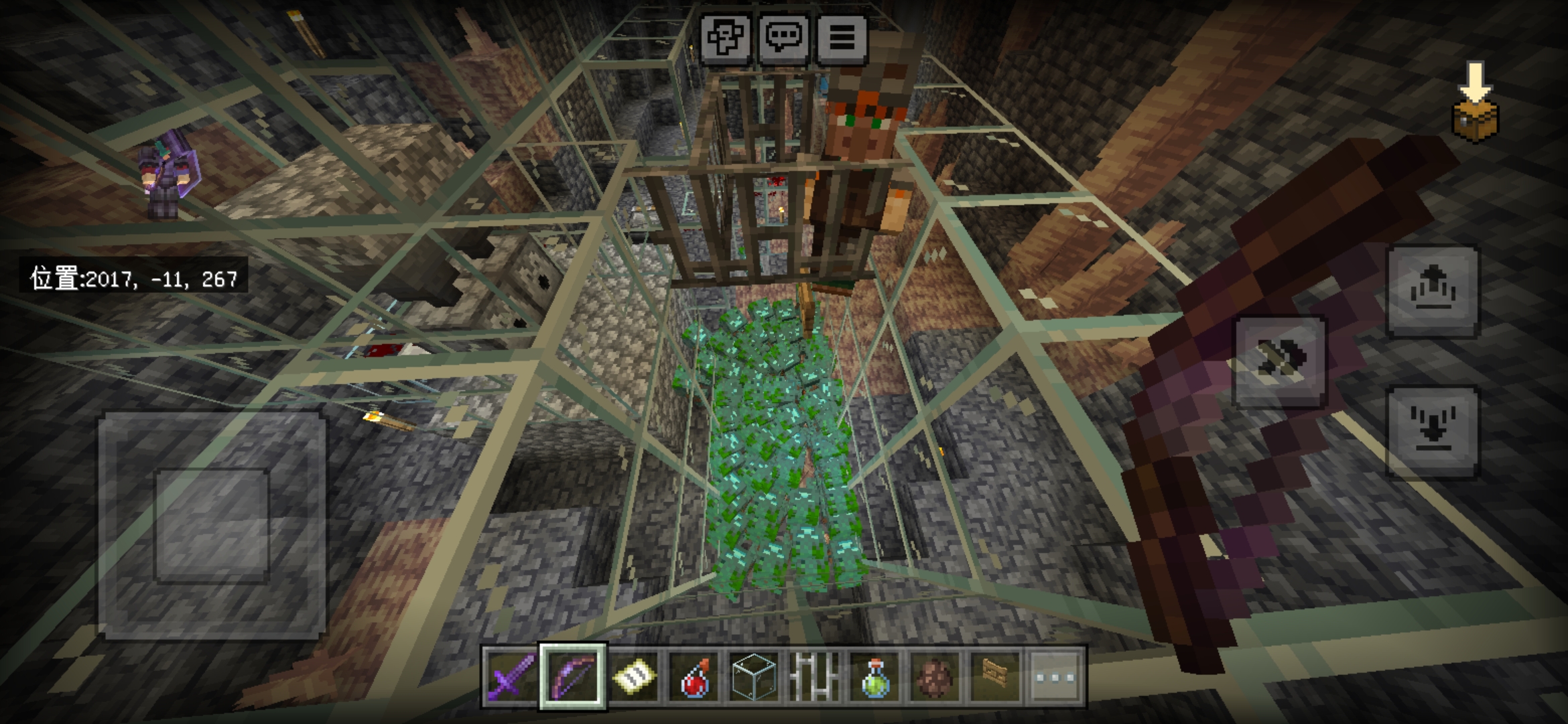The image size is (1568, 724).
Task: Tap the movement joystick pad
Action: click(212, 526)
